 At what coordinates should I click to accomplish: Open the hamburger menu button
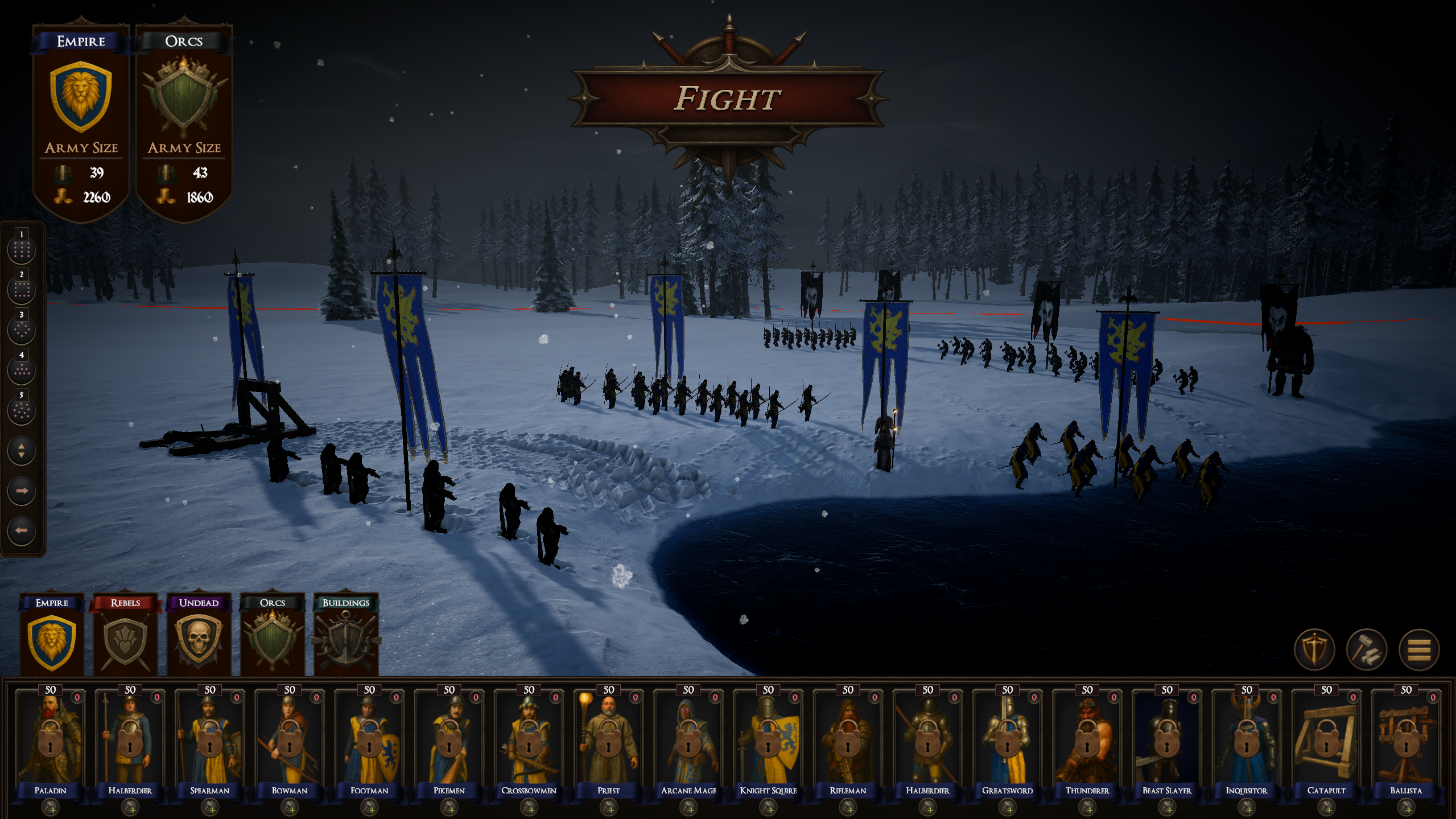click(x=1418, y=649)
